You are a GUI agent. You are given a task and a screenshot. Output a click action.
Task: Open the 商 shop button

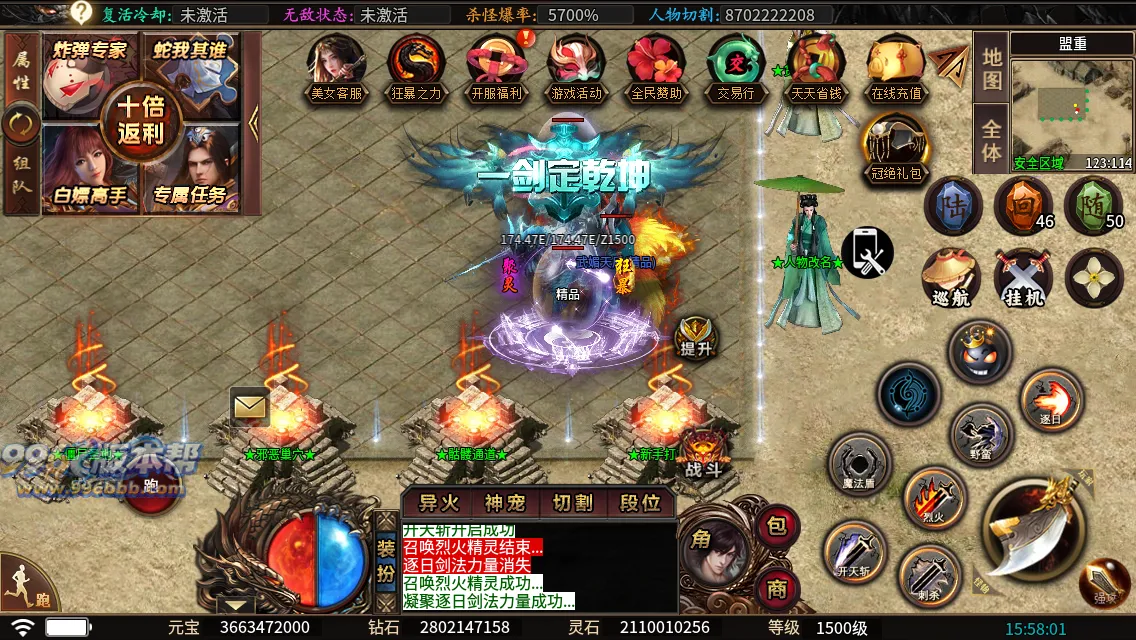(777, 588)
